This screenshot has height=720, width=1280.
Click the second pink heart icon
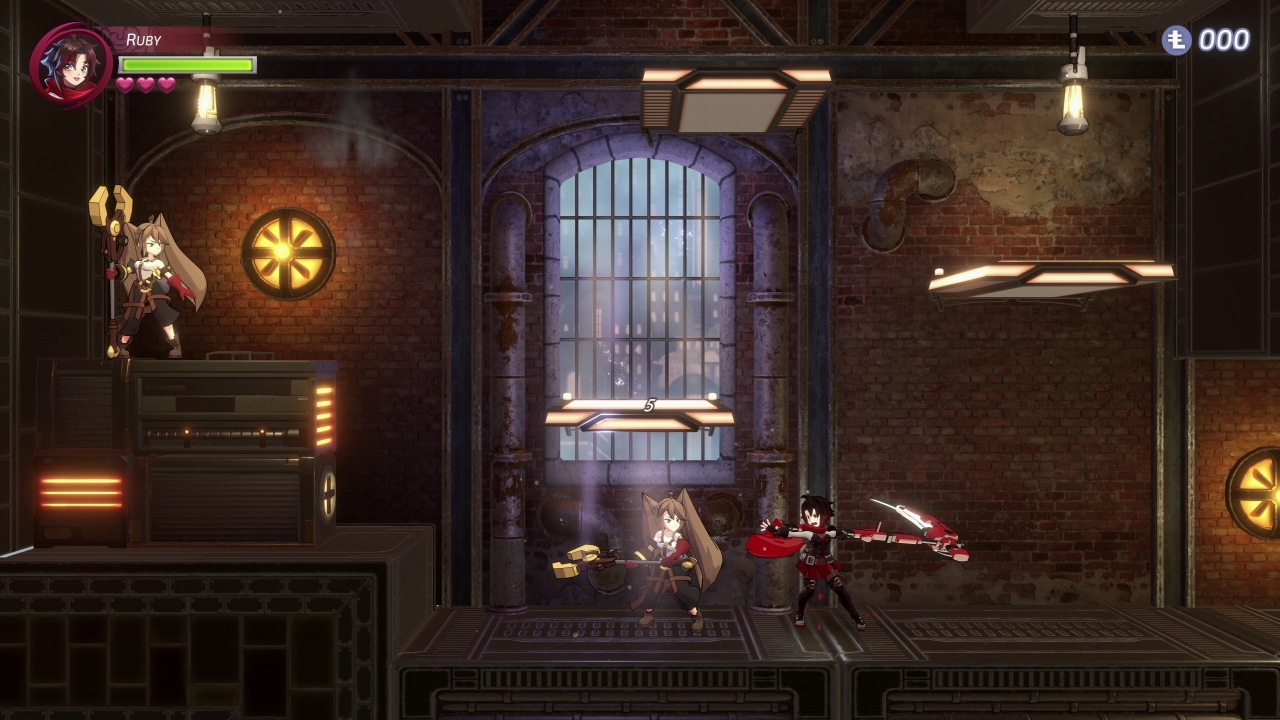pos(145,83)
